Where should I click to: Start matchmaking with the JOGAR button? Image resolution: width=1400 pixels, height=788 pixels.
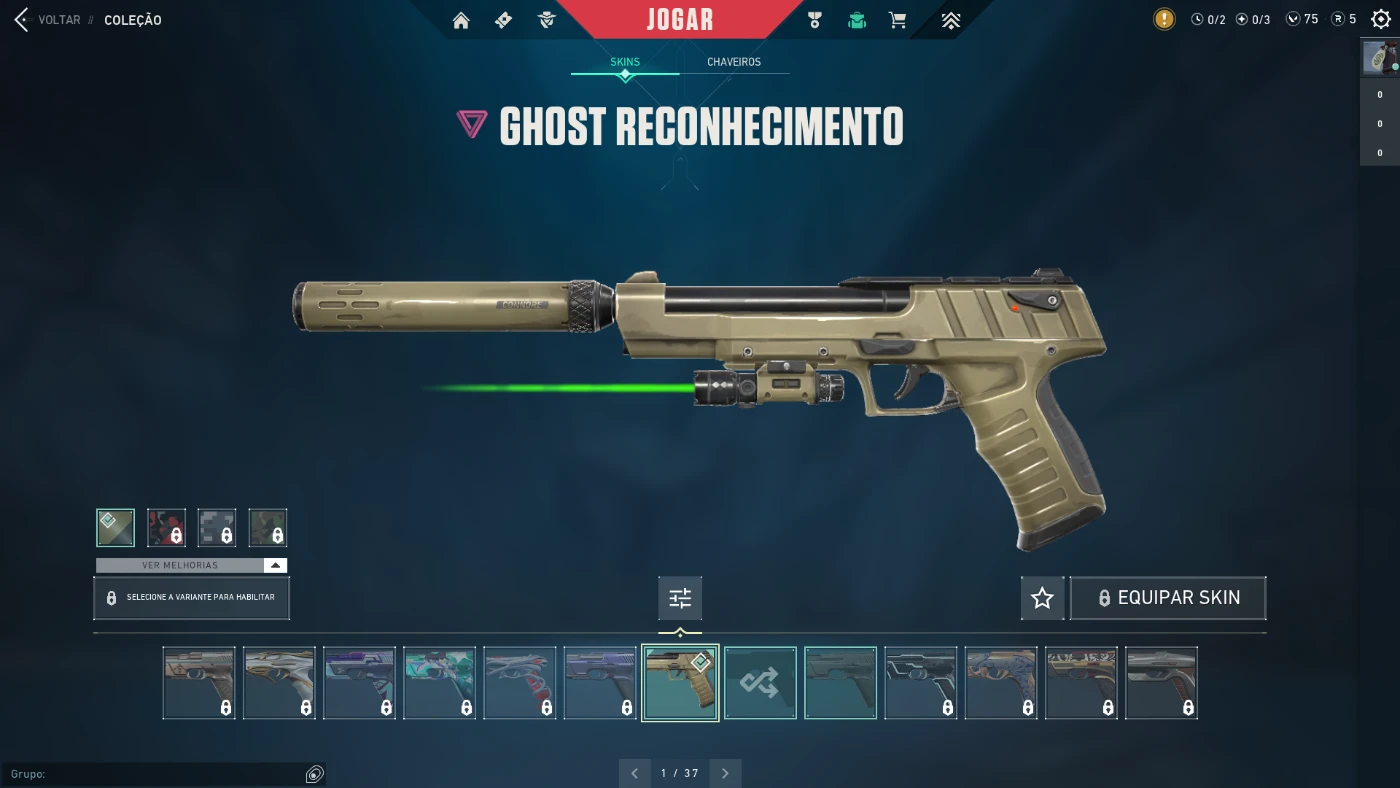680,19
